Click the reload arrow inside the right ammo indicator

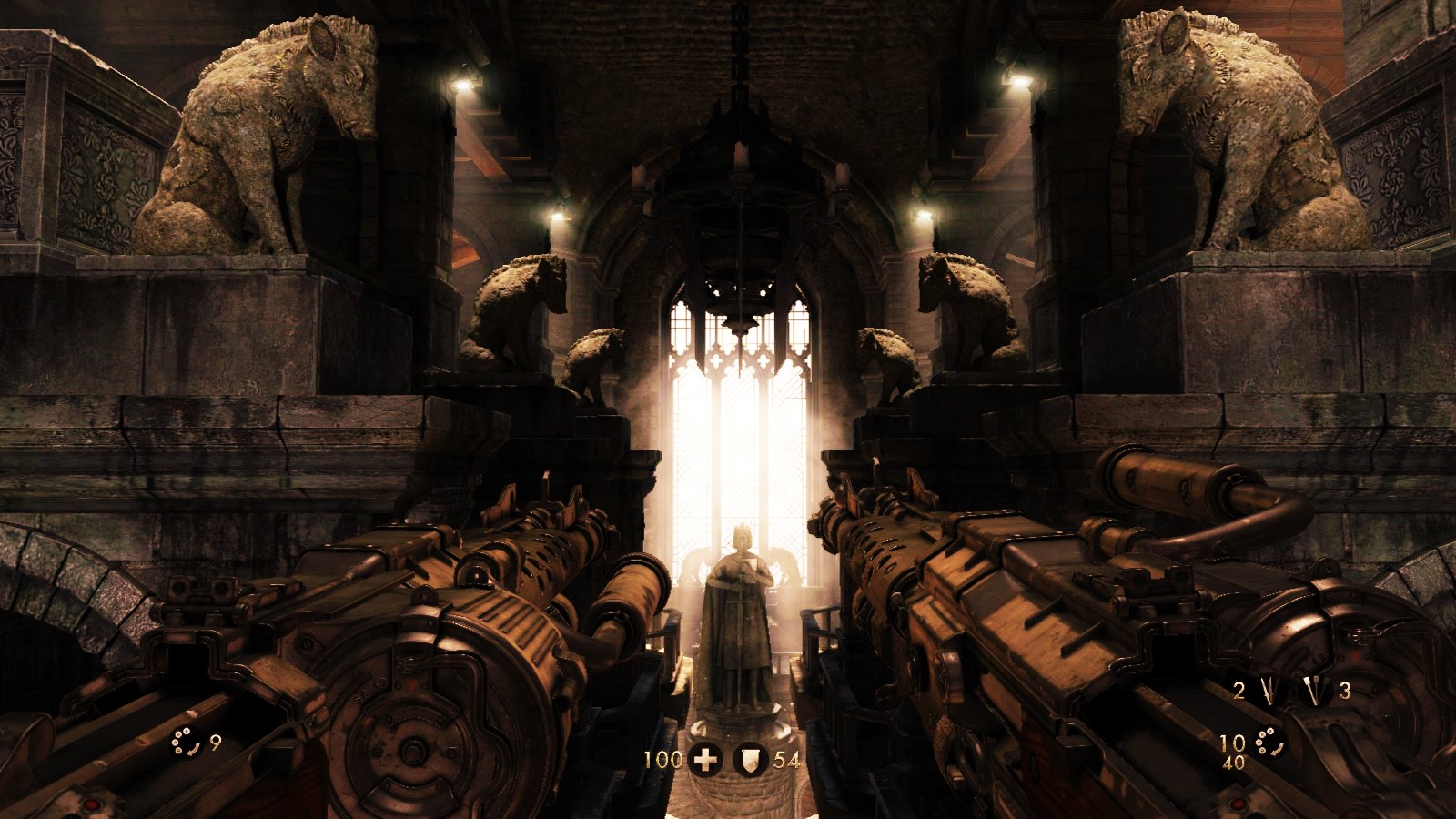[x=1277, y=748]
